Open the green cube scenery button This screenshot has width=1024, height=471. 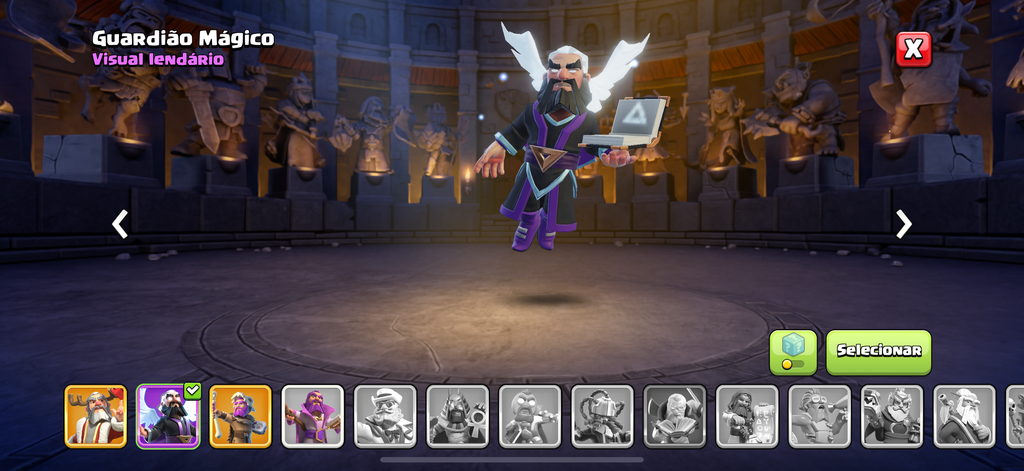[x=793, y=352]
